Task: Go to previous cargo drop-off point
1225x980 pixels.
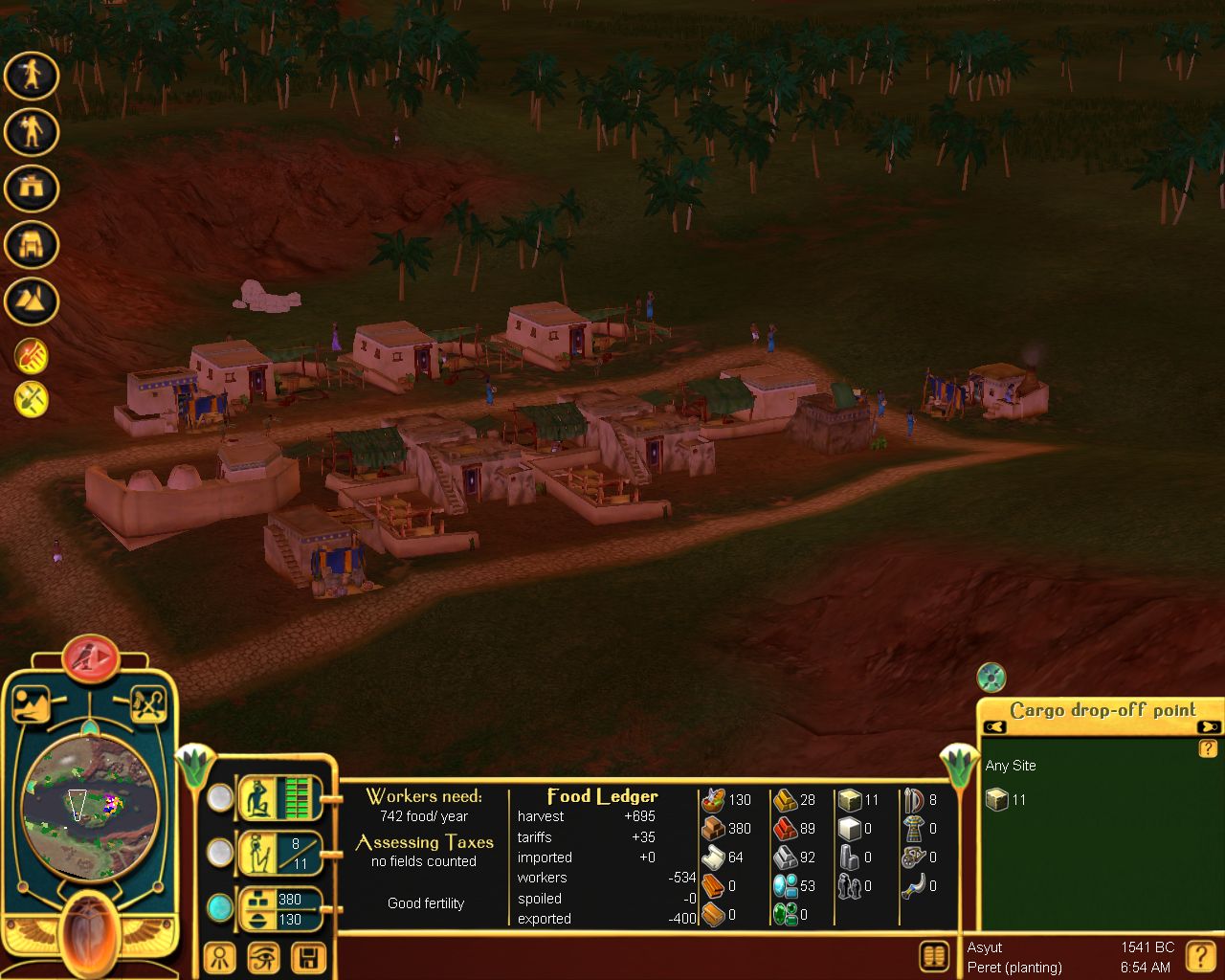Action: pos(994,727)
